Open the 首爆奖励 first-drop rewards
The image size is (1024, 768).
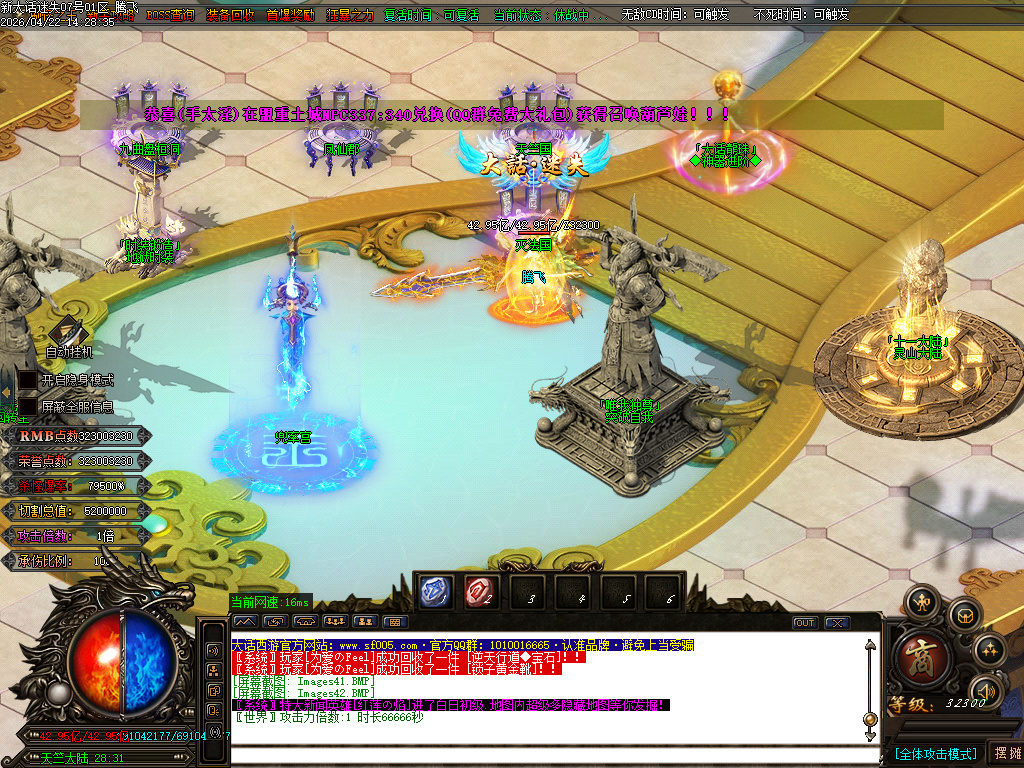click(x=290, y=15)
